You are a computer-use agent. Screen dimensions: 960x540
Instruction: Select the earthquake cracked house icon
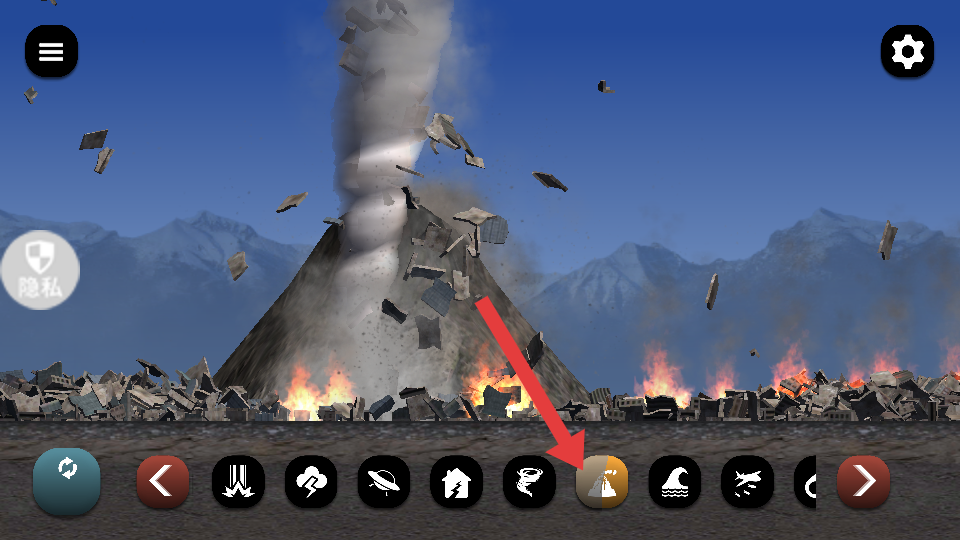(456, 482)
